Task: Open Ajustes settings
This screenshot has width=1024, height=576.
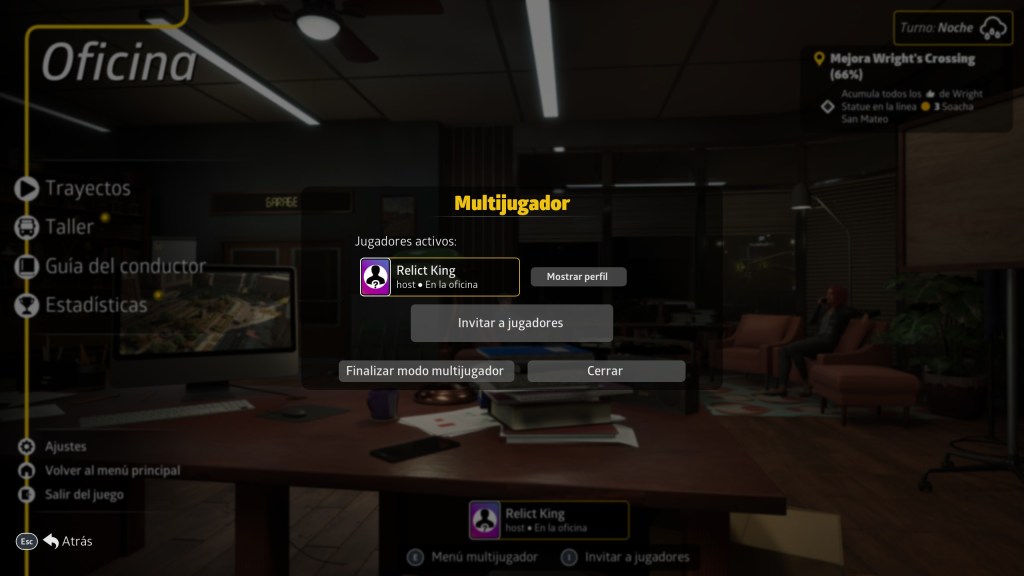Action: (x=65, y=446)
